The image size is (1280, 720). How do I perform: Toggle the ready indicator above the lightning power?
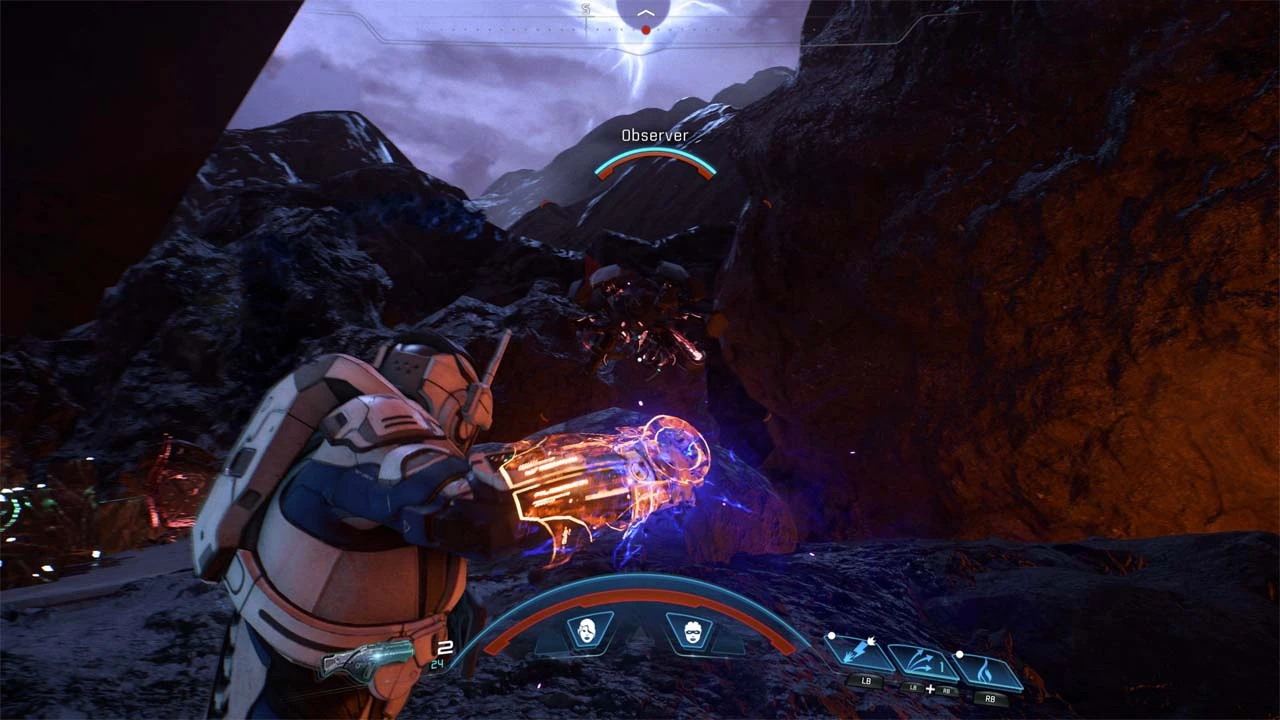point(831,636)
